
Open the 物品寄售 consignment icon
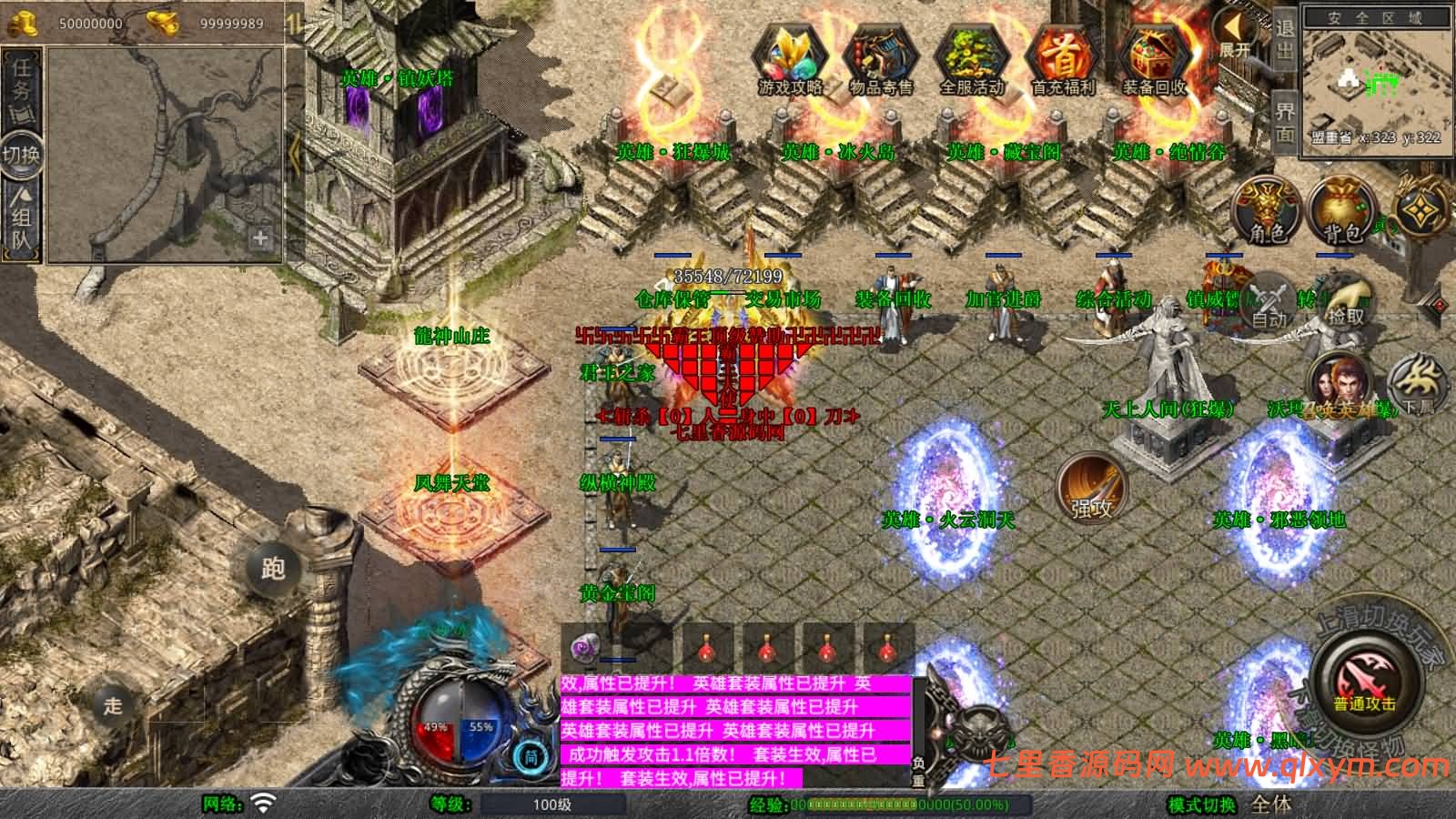(880, 58)
